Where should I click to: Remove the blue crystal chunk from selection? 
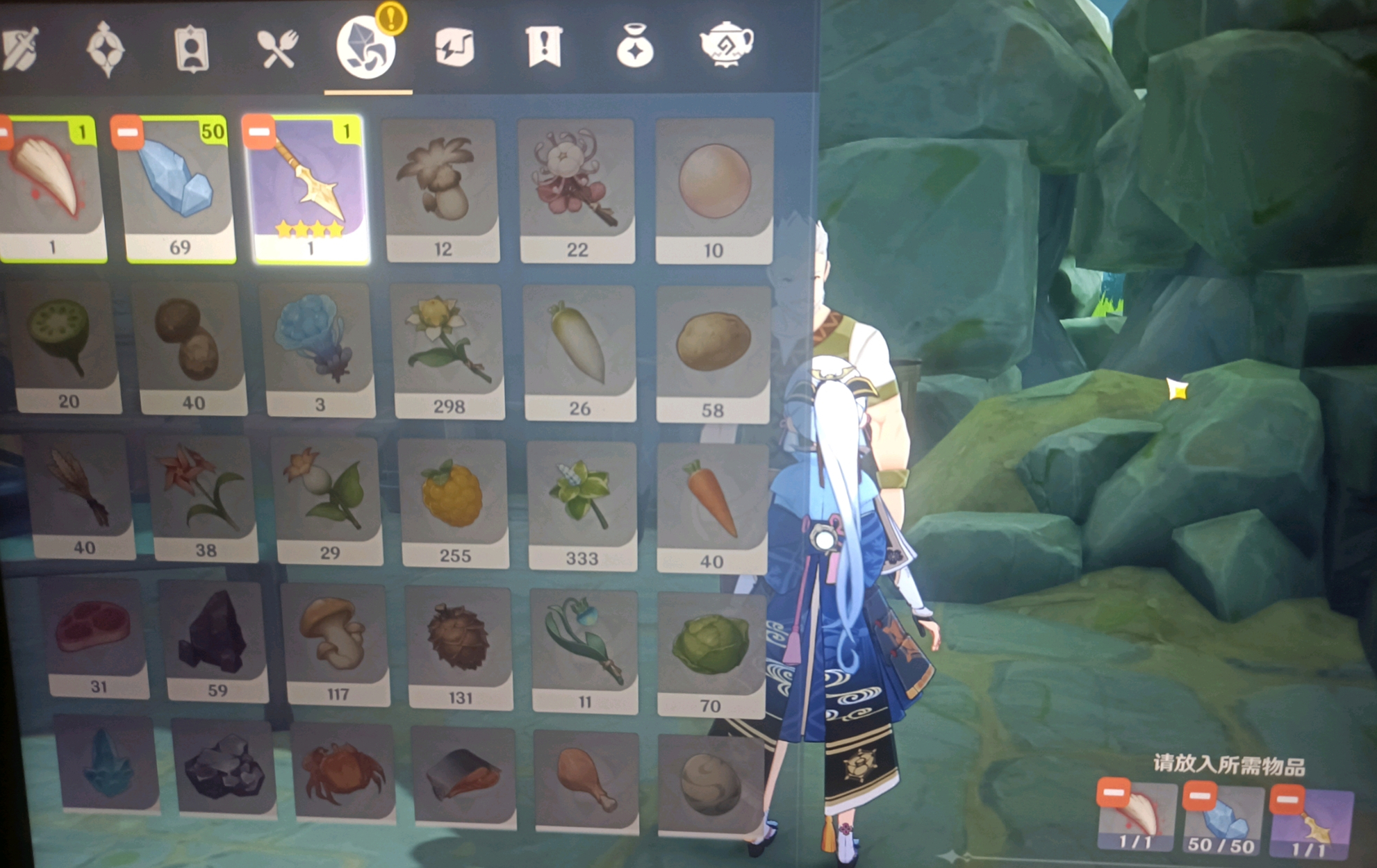point(128,132)
